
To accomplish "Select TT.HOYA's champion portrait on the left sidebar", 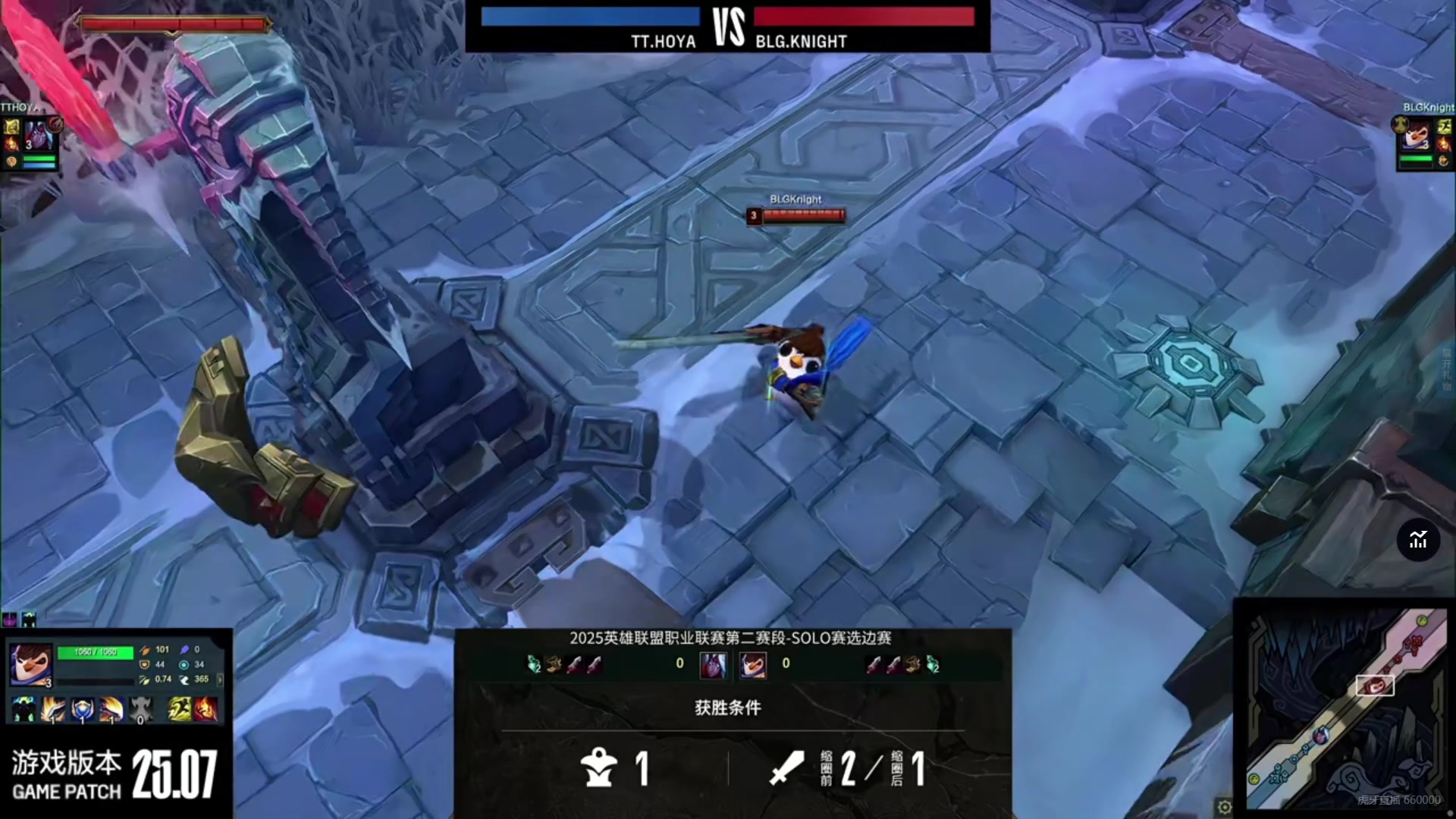I will (38, 136).
